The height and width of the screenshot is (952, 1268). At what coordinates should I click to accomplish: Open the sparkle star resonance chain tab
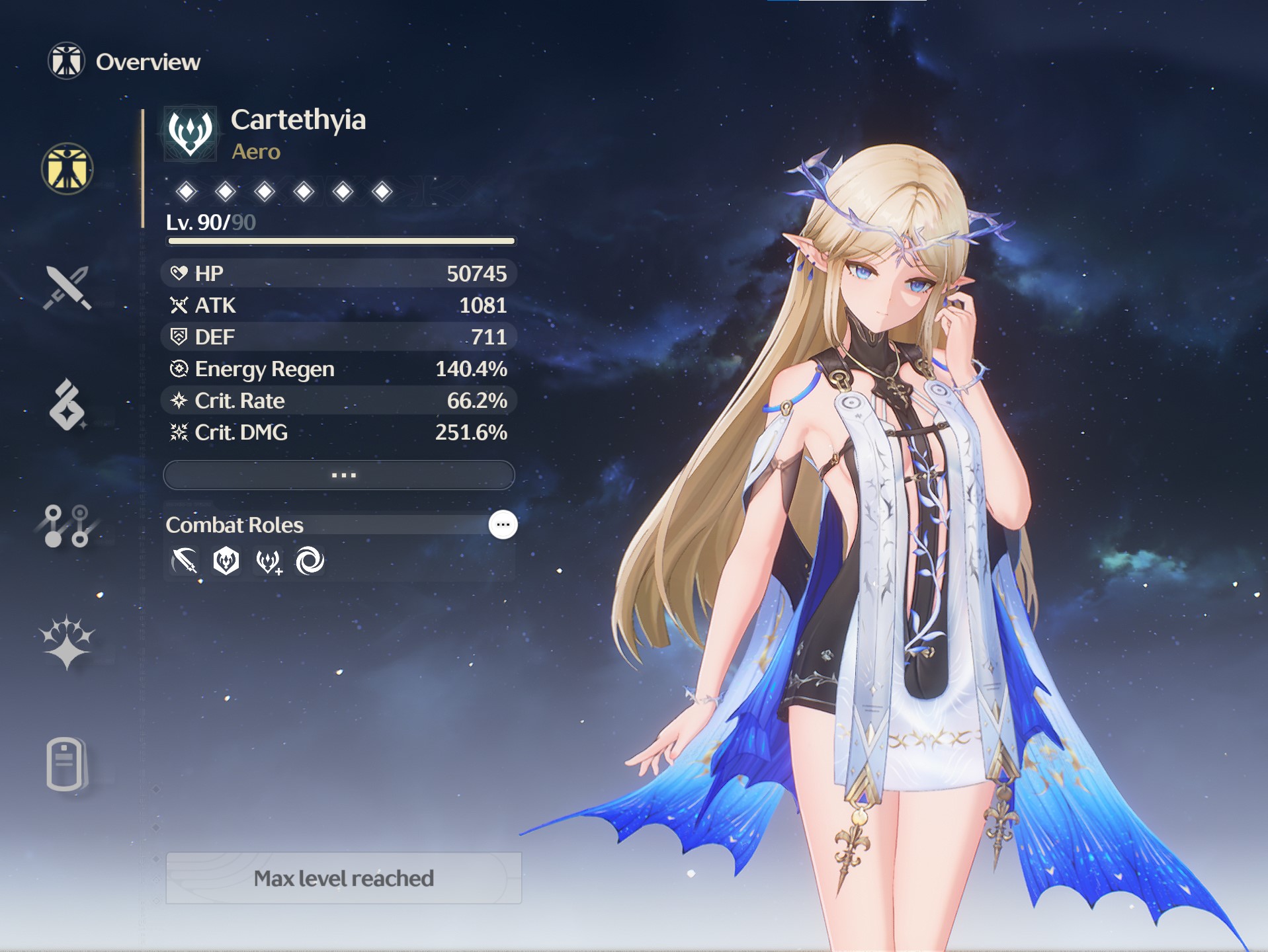pos(67,643)
